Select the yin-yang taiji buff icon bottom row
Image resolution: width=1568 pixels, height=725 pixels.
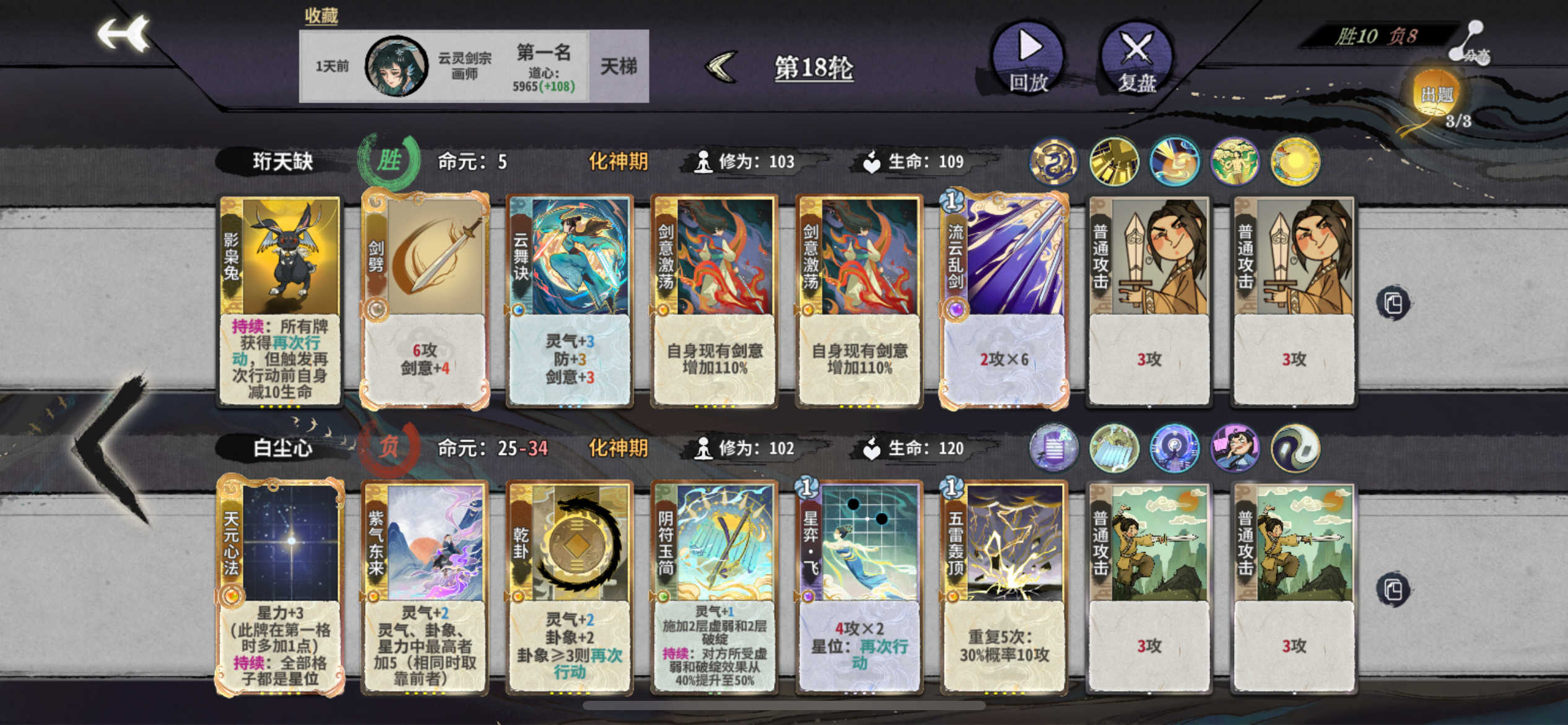click(x=1294, y=448)
